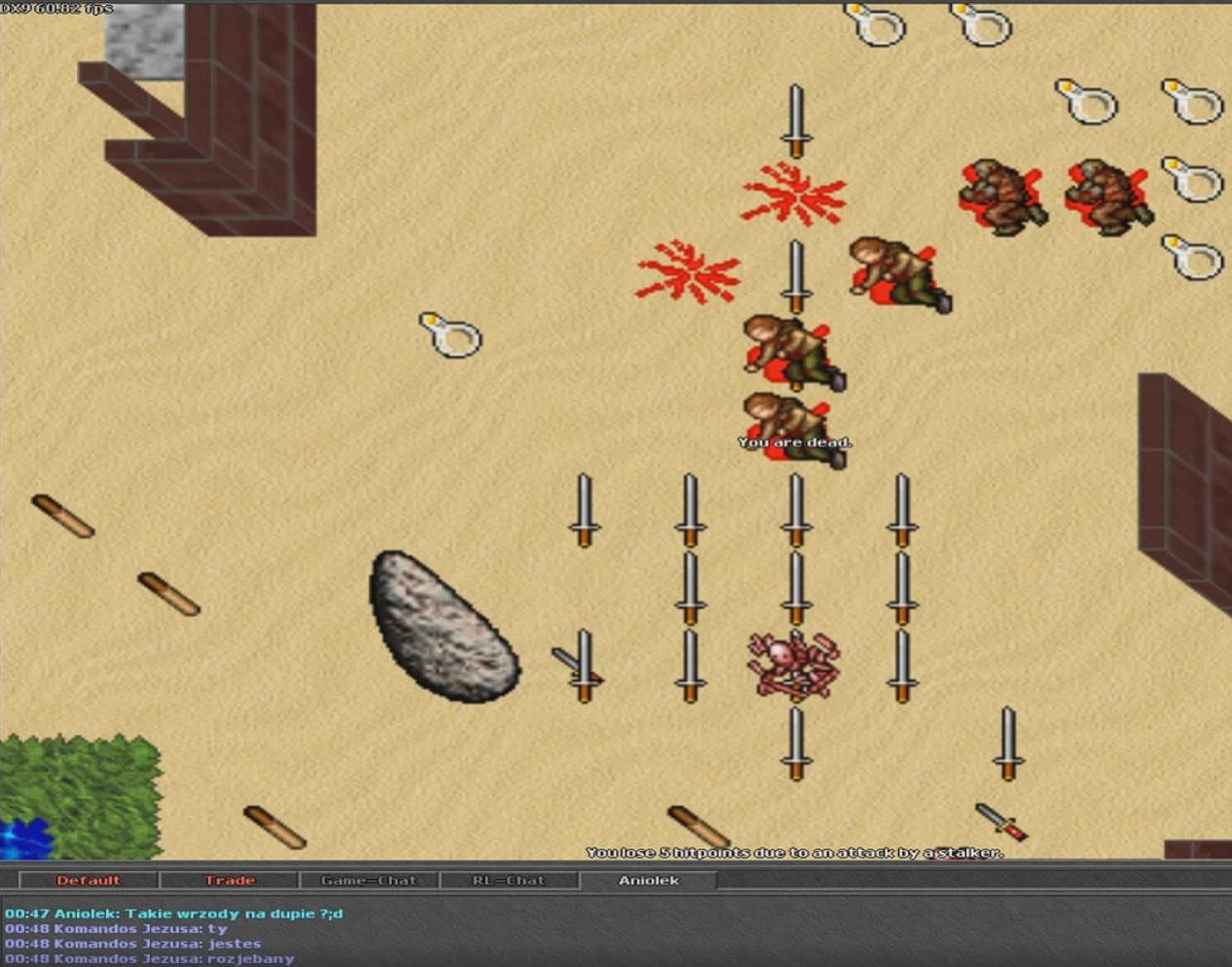
Task: Open the Trade chat channel
Action: pos(230,880)
